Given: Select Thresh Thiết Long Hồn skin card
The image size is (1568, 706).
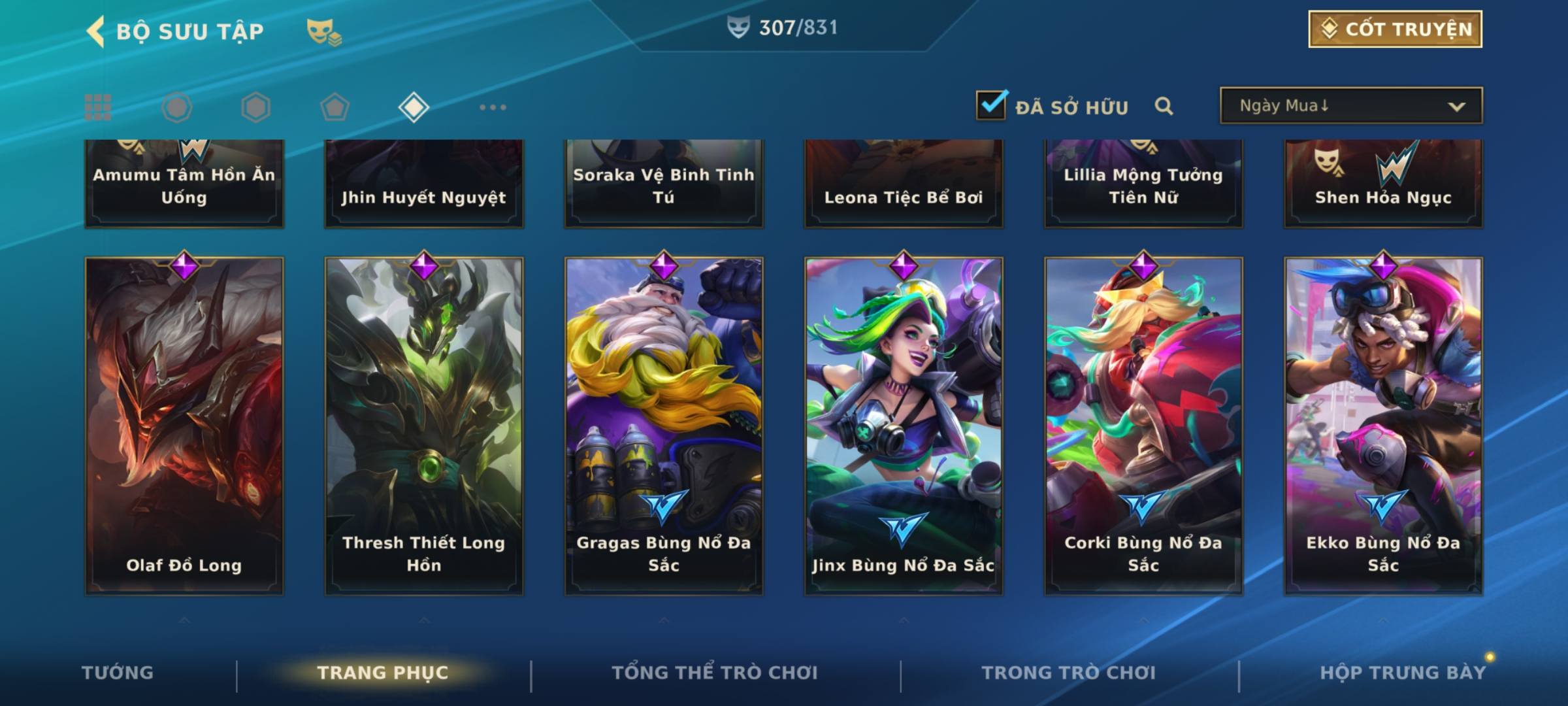Looking at the screenshot, I should point(424,425).
